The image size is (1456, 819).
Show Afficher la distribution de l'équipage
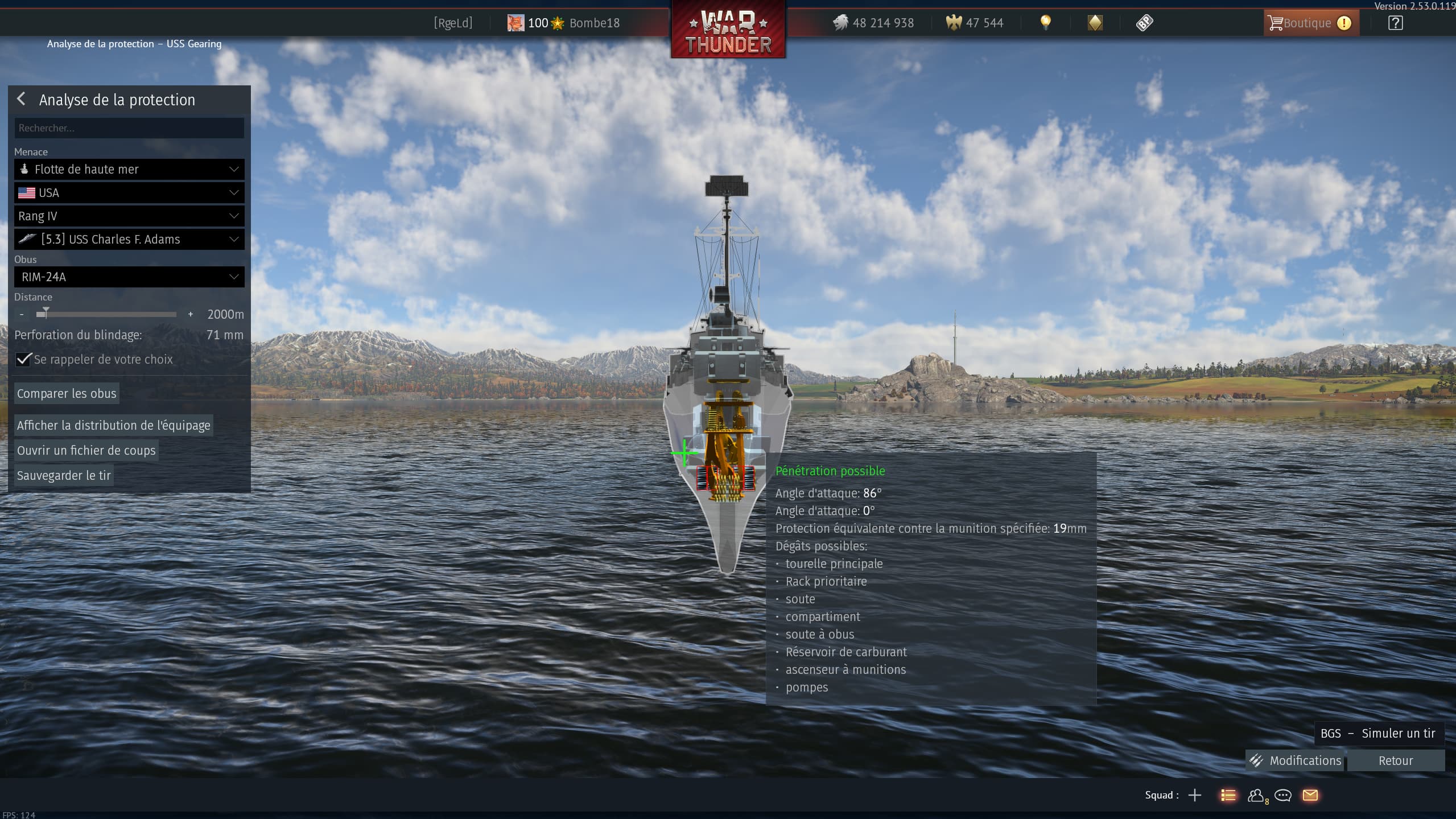pos(113,425)
